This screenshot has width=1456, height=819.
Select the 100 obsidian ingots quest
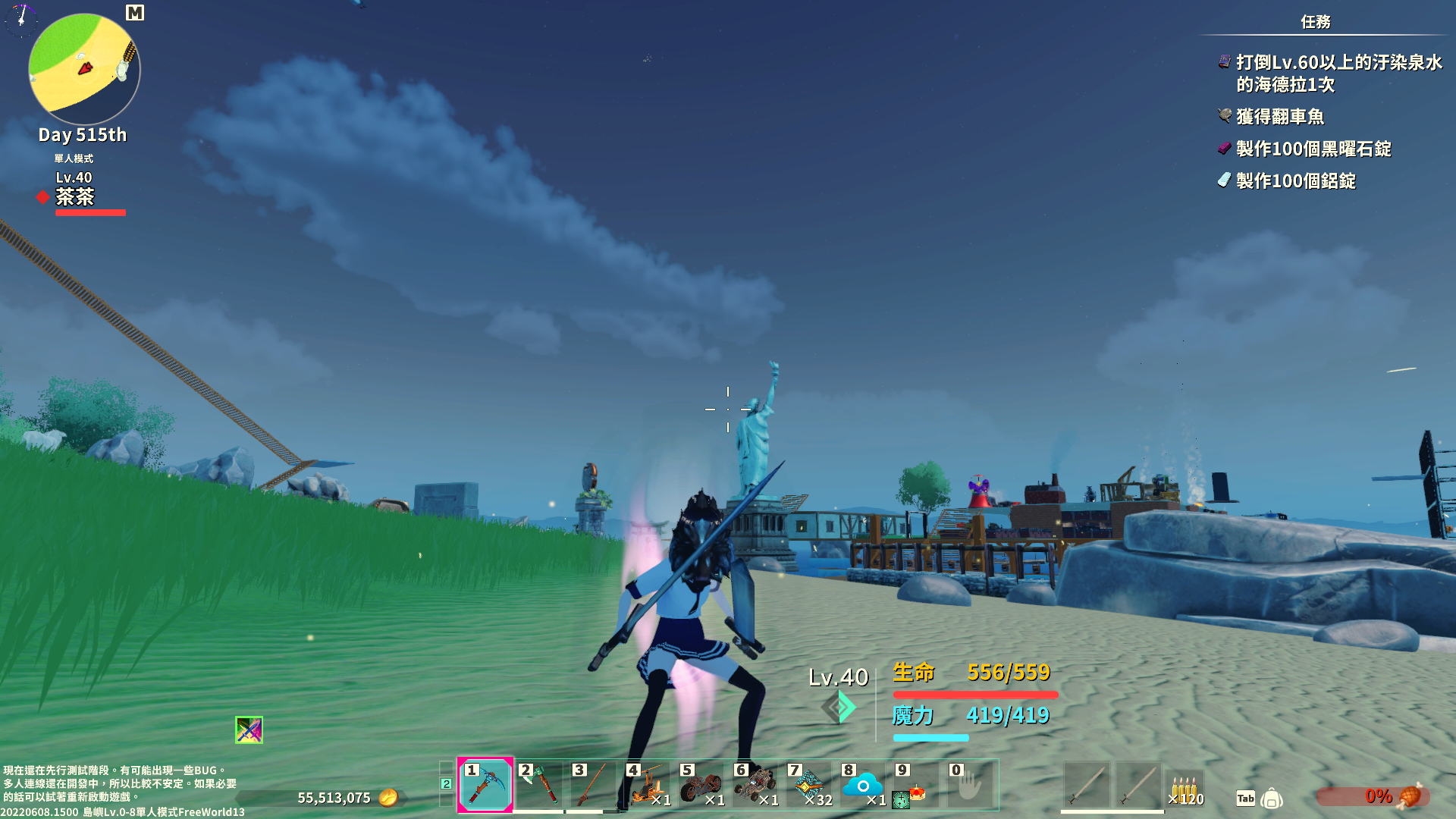(x=1313, y=149)
